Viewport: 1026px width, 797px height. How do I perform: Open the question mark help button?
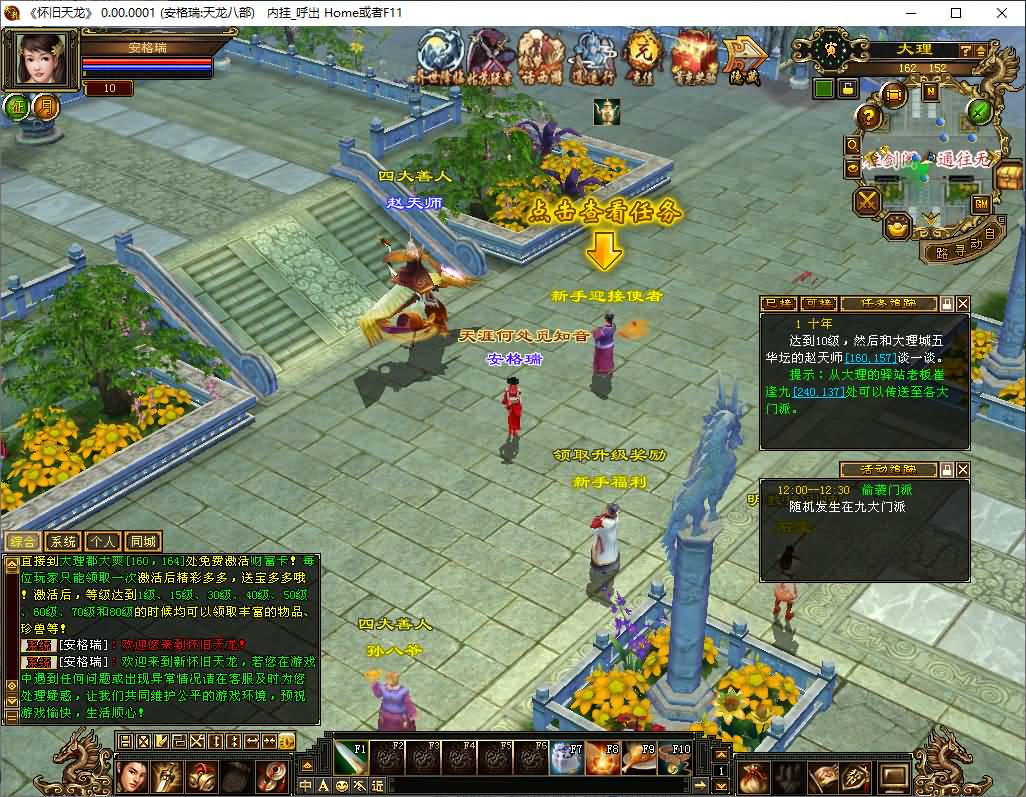(x=868, y=117)
